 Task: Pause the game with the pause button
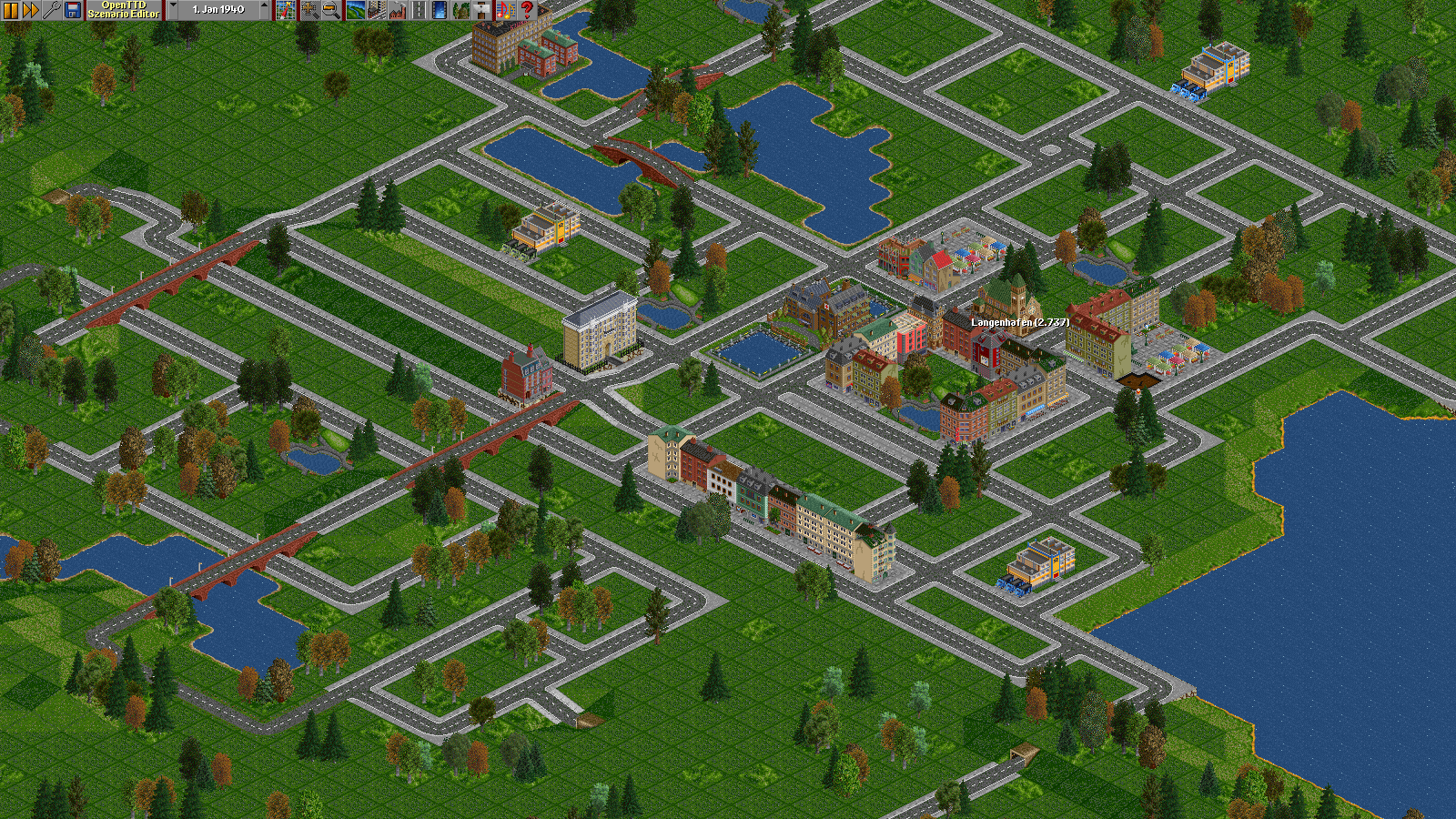tap(10, 10)
